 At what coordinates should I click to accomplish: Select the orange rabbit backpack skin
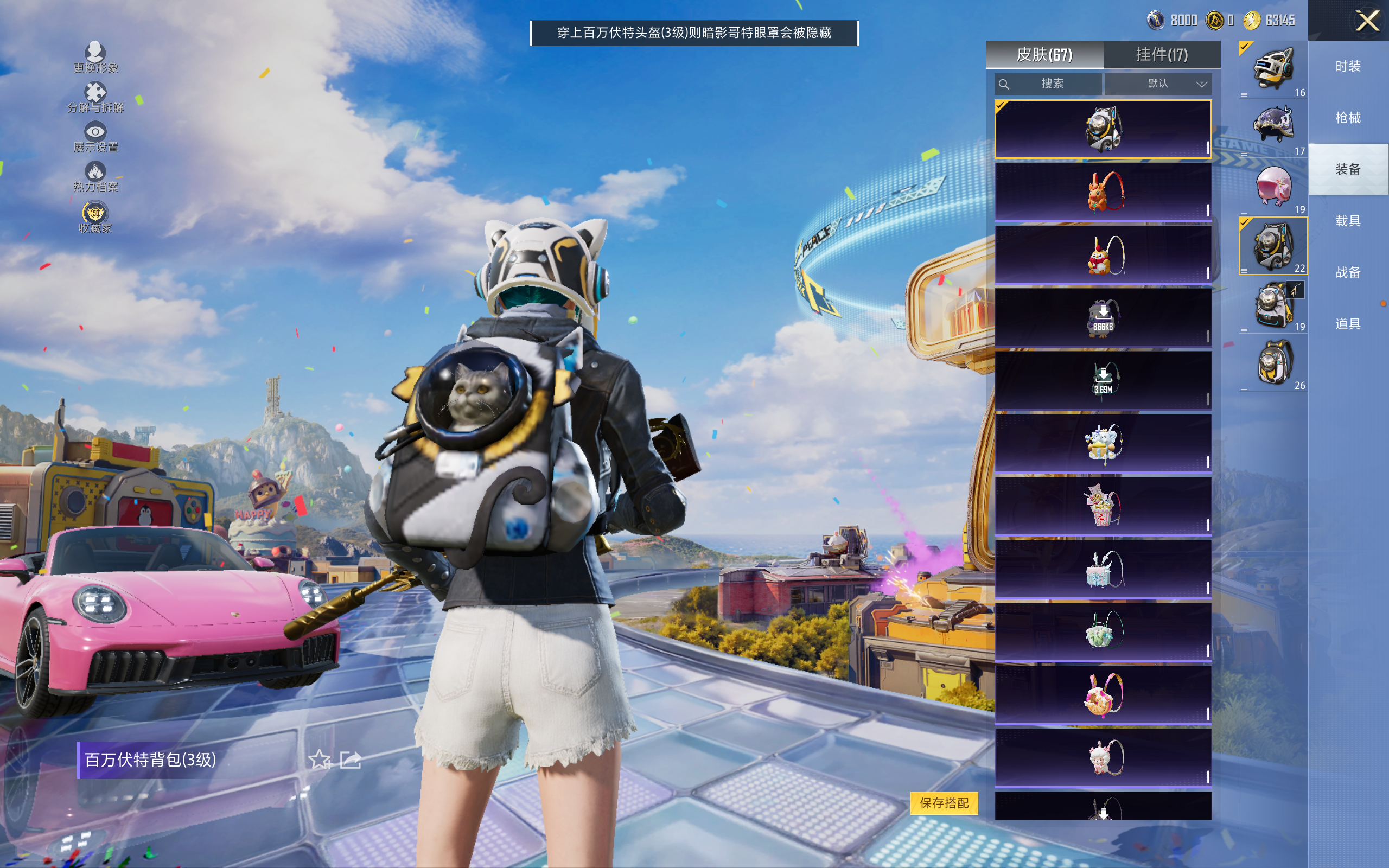(x=1103, y=192)
